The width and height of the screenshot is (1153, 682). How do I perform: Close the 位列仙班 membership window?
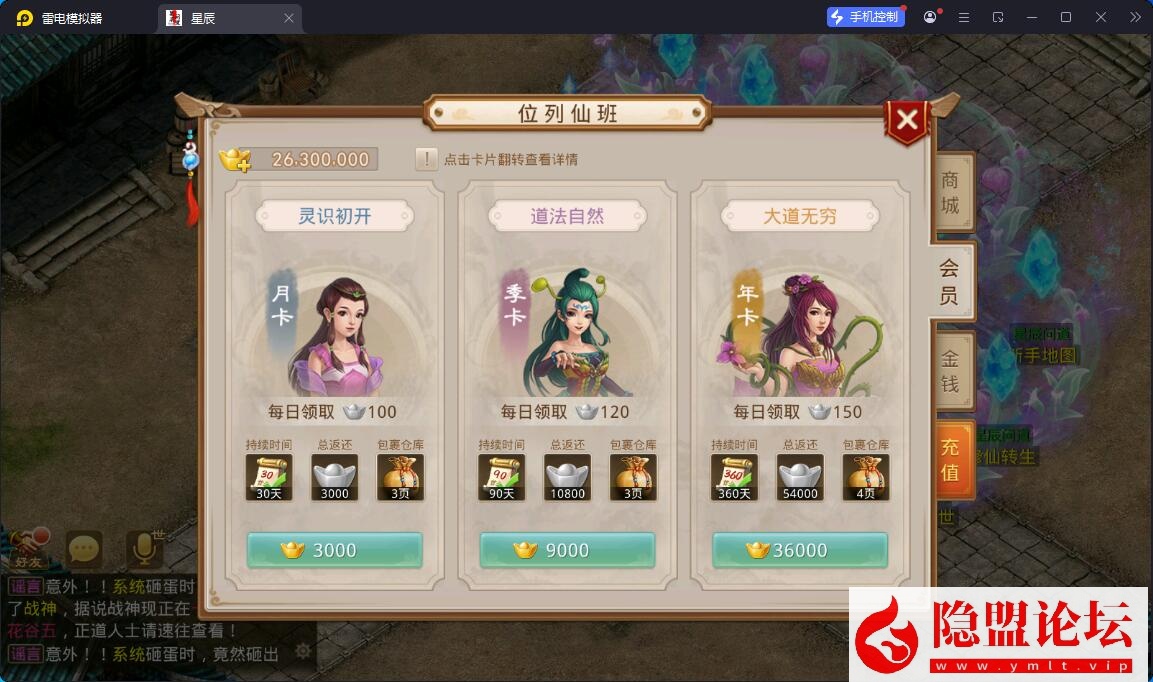(907, 121)
